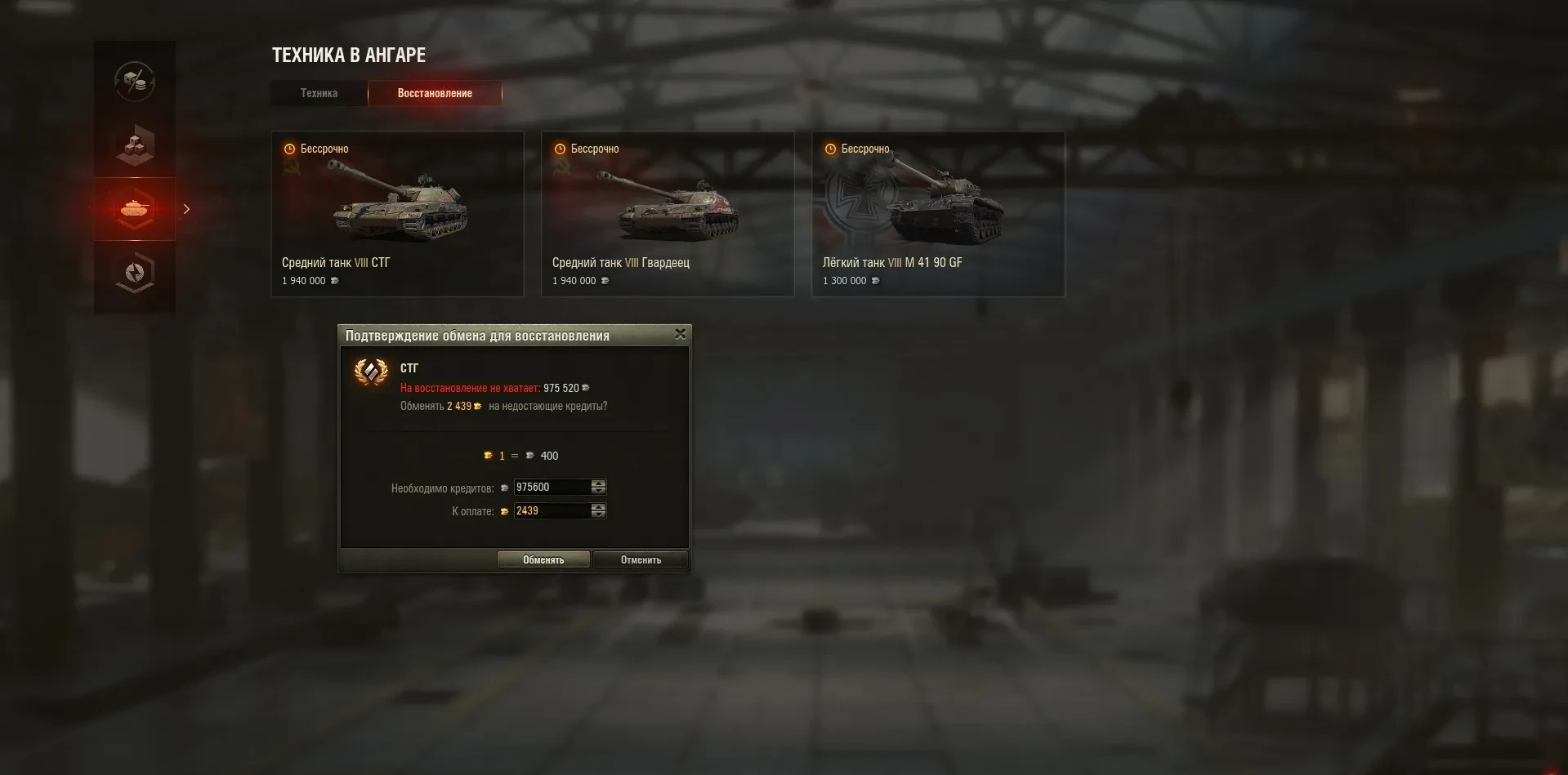Switch to the Техника tab

[319, 93]
